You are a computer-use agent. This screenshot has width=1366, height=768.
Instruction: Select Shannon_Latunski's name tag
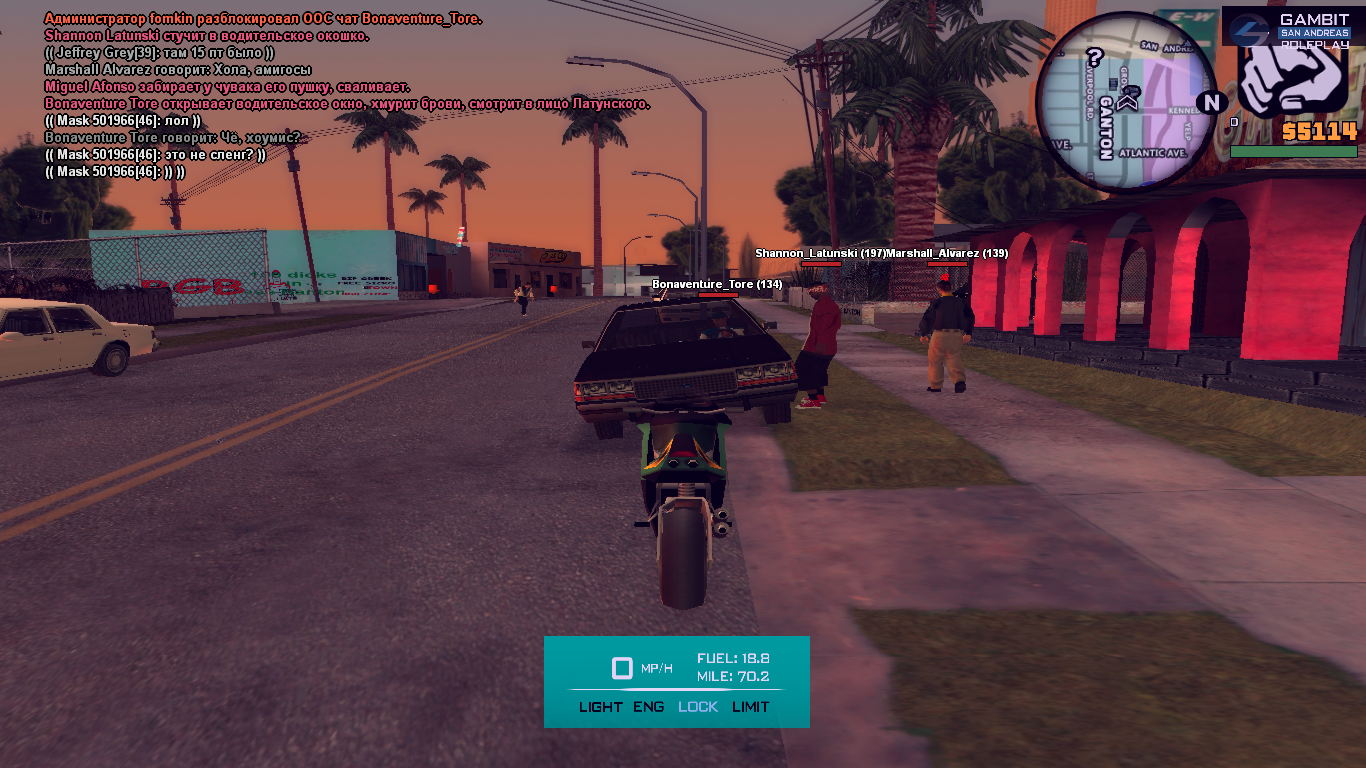(820, 254)
